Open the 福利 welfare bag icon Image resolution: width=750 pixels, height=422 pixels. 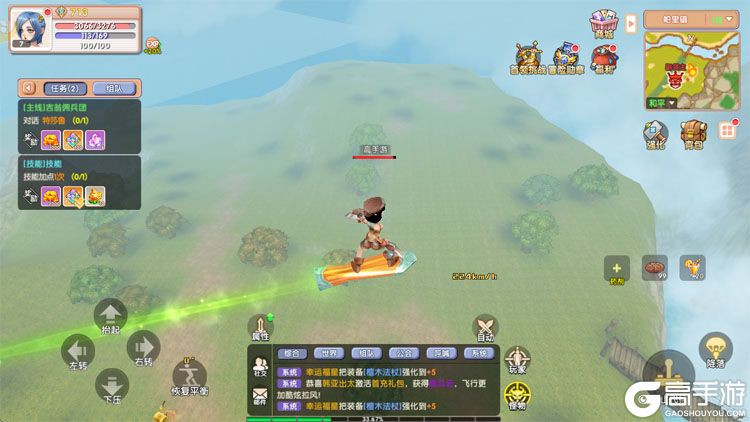click(603, 59)
